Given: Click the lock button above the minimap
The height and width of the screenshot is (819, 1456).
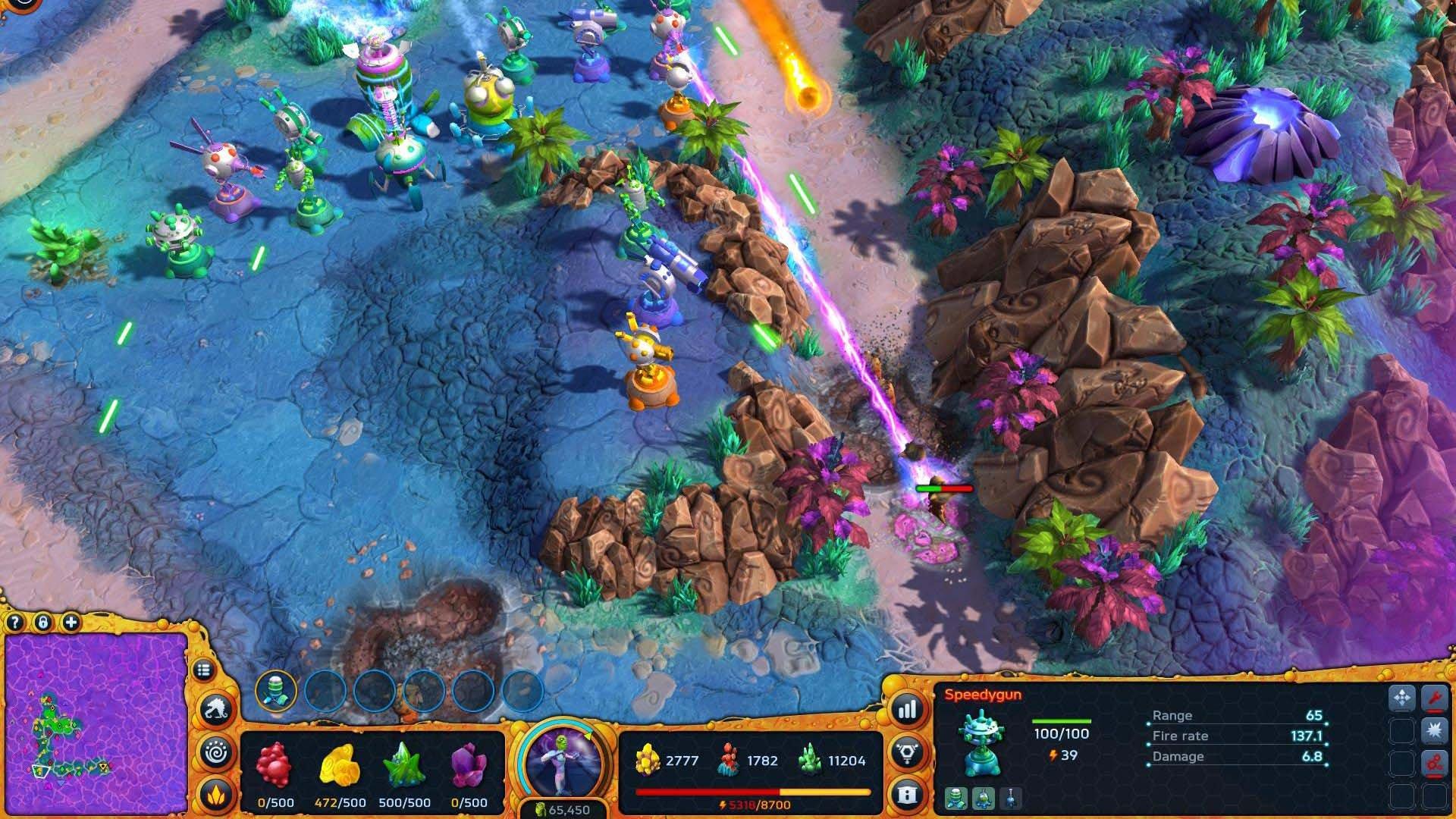Looking at the screenshot, I should tap(43, 623).
